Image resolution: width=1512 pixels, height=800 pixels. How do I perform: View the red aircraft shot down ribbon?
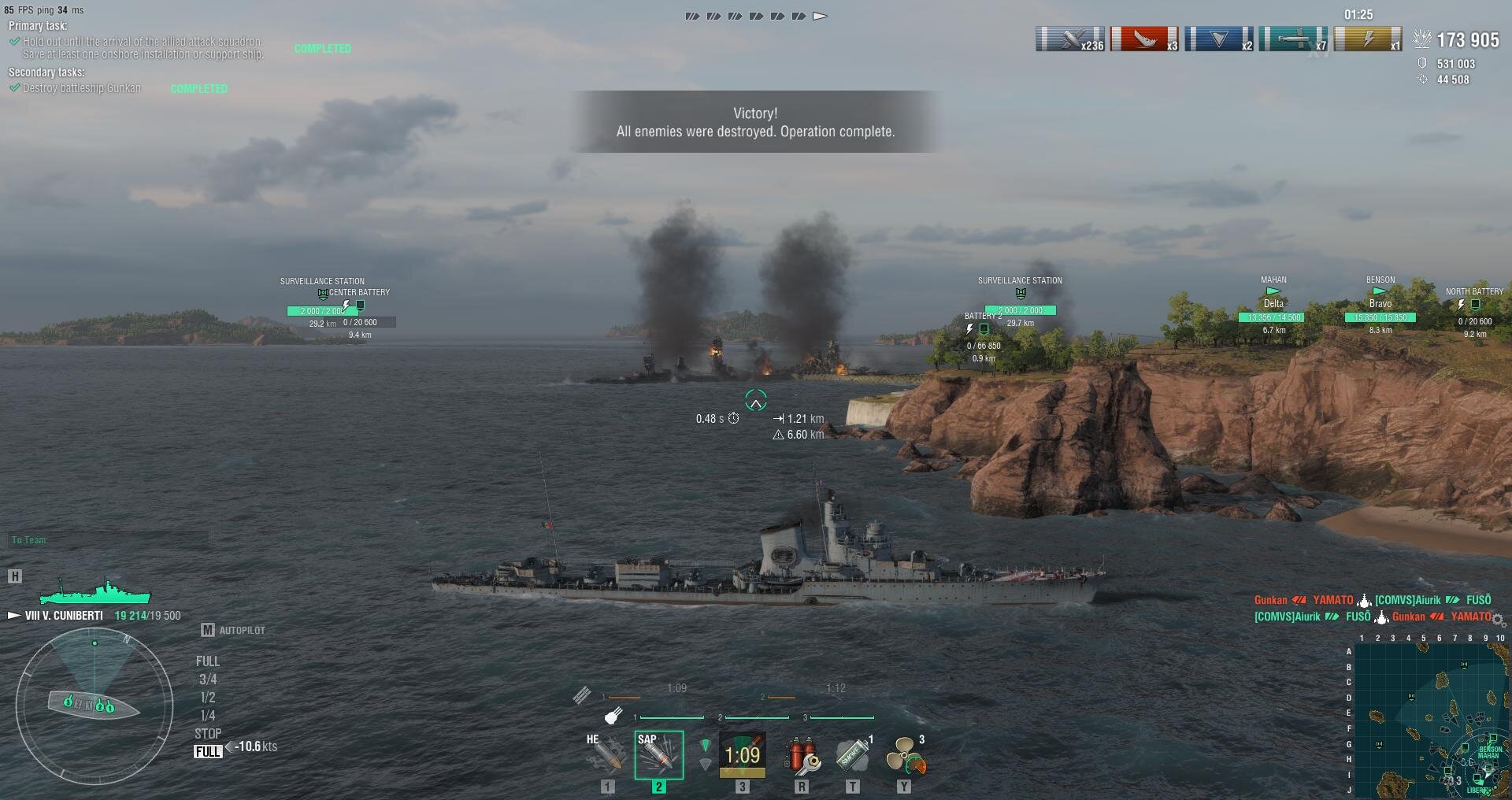click(1144, 39)
